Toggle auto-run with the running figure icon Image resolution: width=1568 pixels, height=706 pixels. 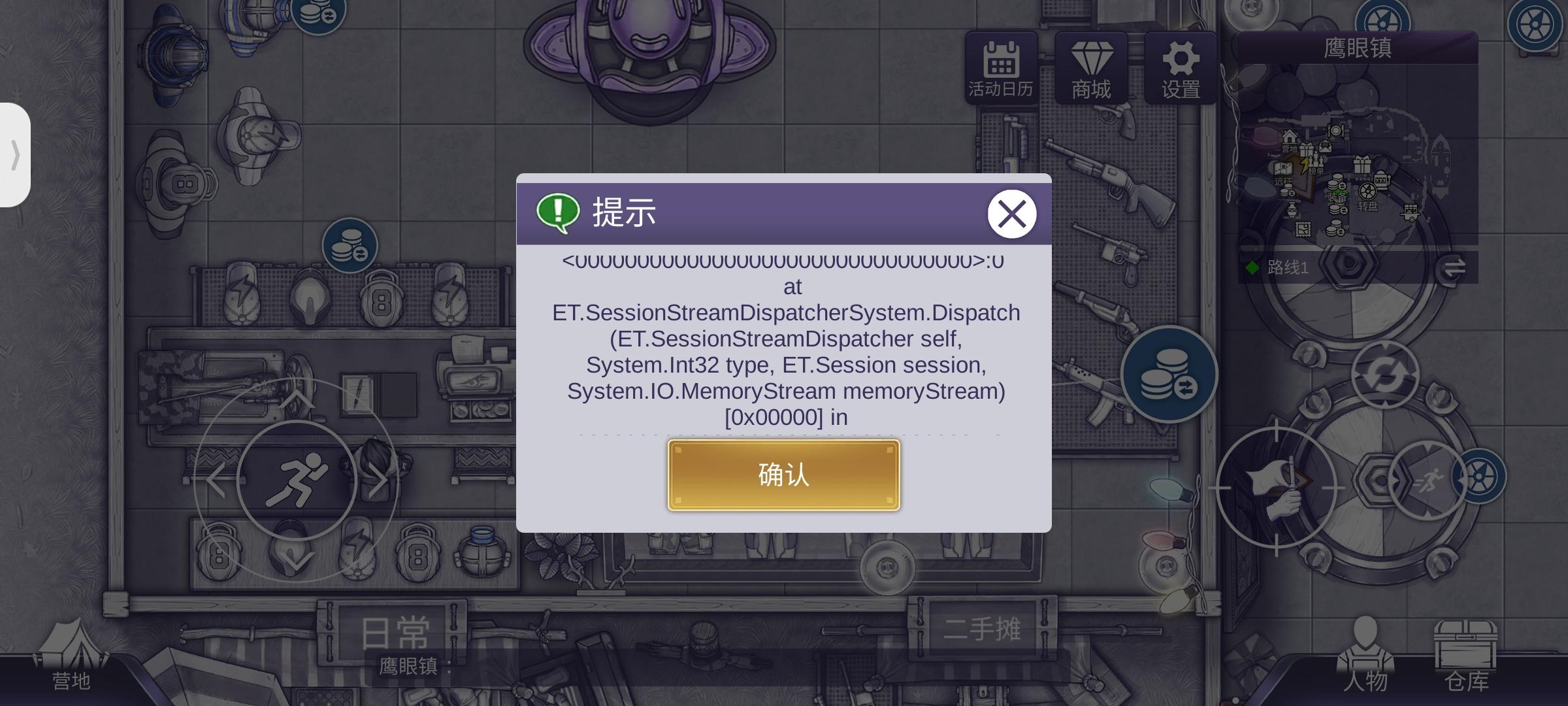1430,479
